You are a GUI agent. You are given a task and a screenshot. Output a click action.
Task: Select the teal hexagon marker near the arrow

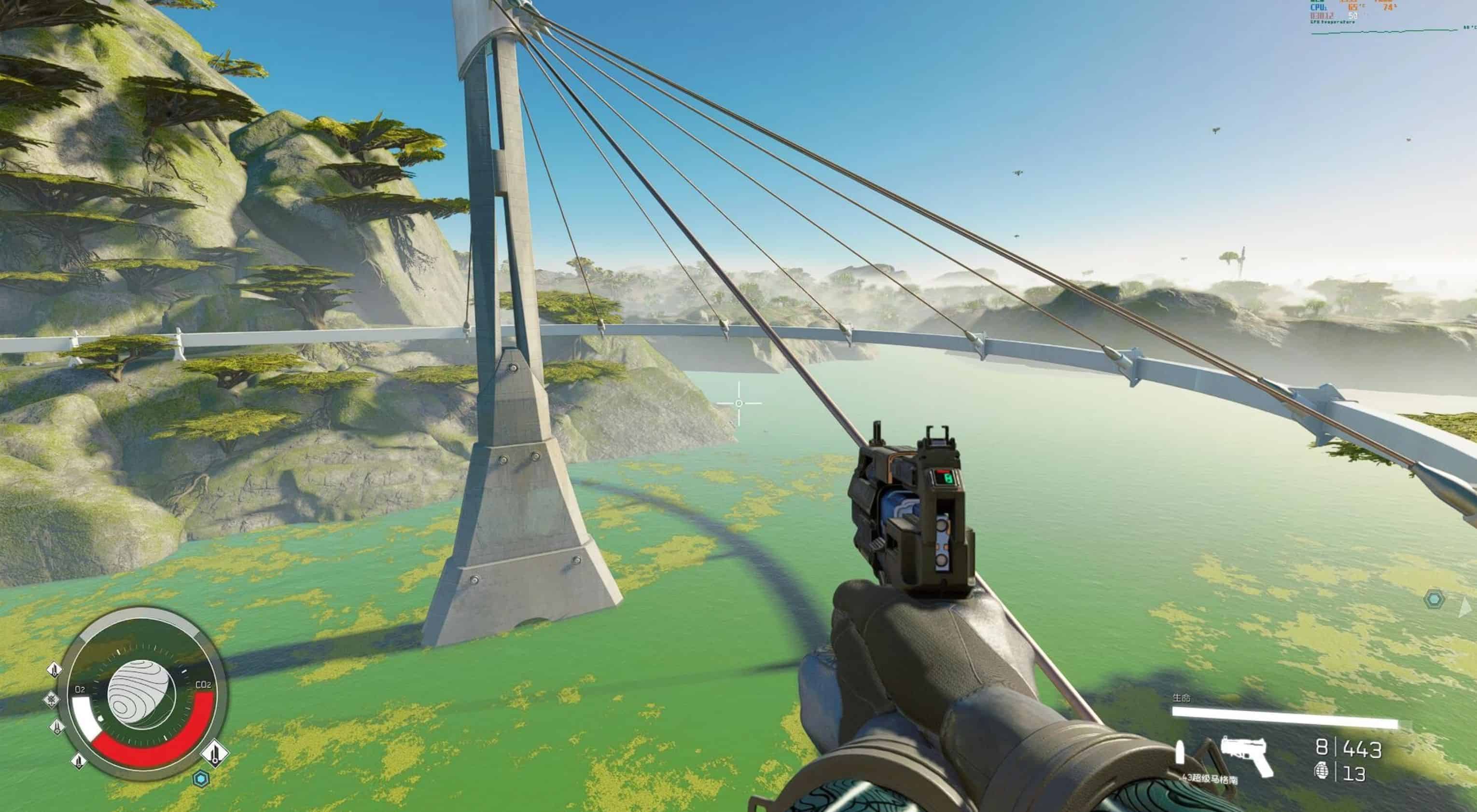pos(1435,600)
